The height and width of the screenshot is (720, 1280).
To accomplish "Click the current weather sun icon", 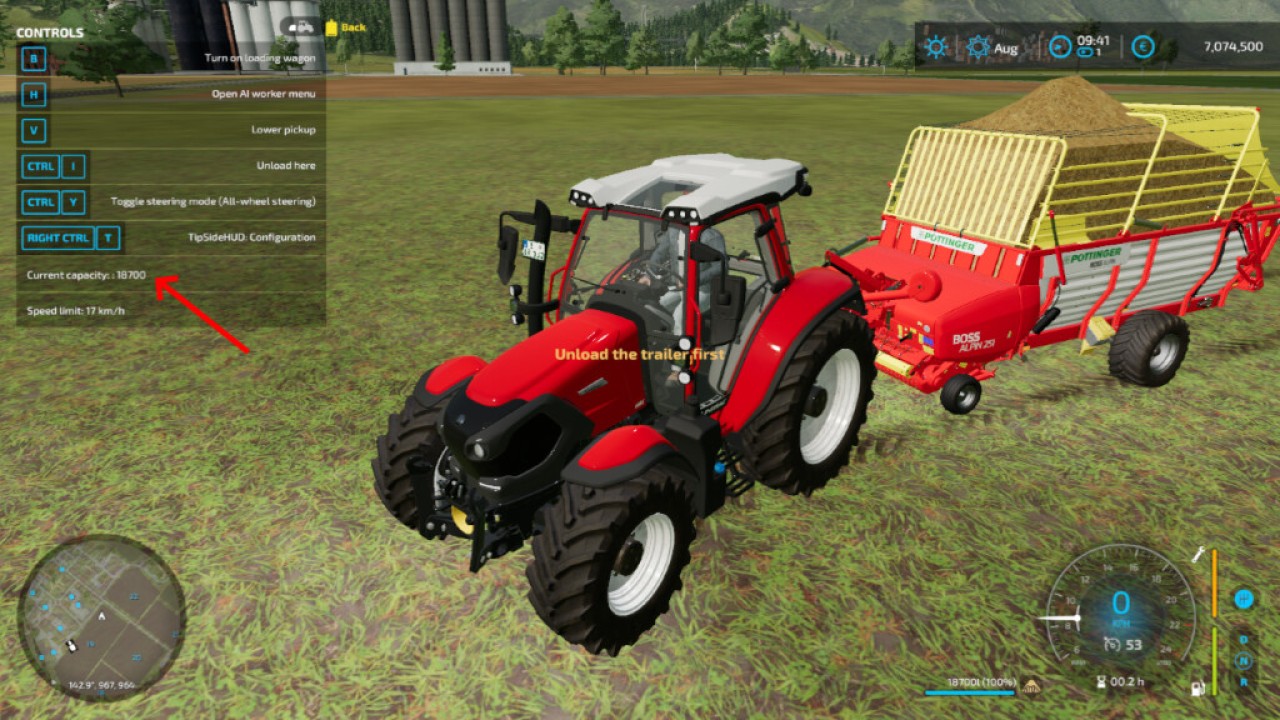I will (935, 45).
